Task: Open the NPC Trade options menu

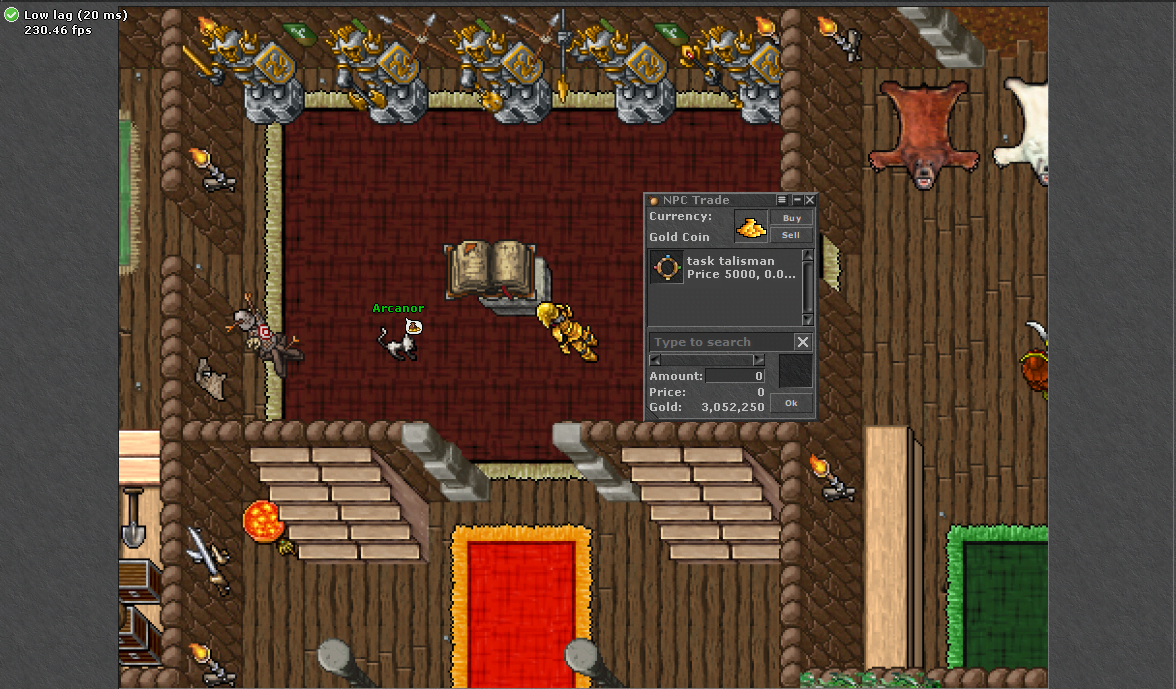Action: [x=783, y=200]
